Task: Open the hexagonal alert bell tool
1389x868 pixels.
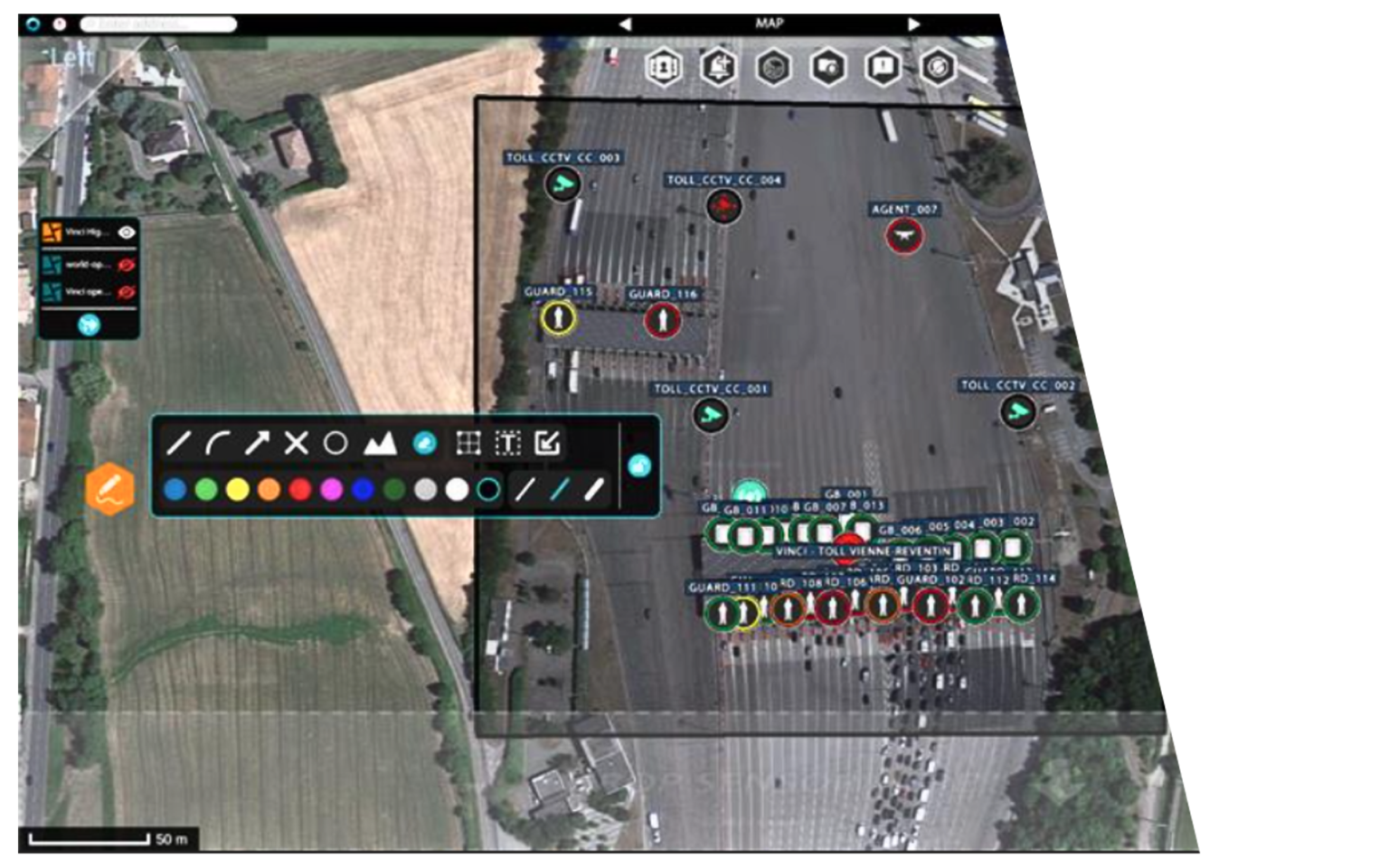Action: pos(716,67)
